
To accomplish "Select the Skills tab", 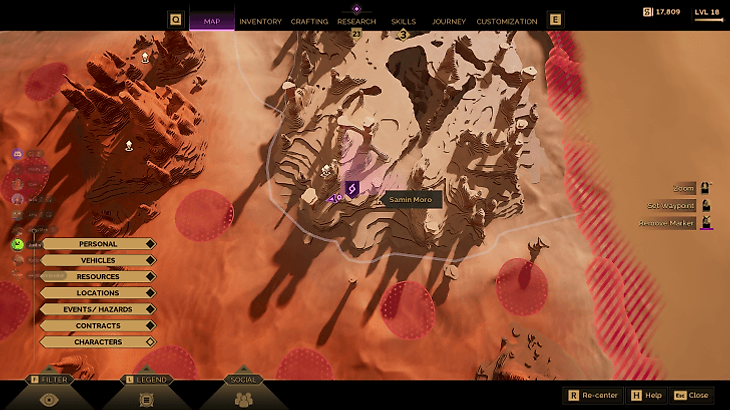I will [x=404, y=21].
